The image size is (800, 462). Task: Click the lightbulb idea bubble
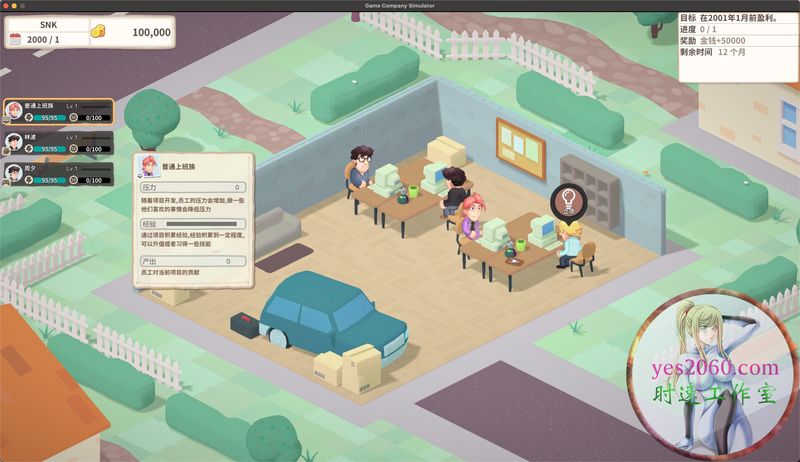566,199
